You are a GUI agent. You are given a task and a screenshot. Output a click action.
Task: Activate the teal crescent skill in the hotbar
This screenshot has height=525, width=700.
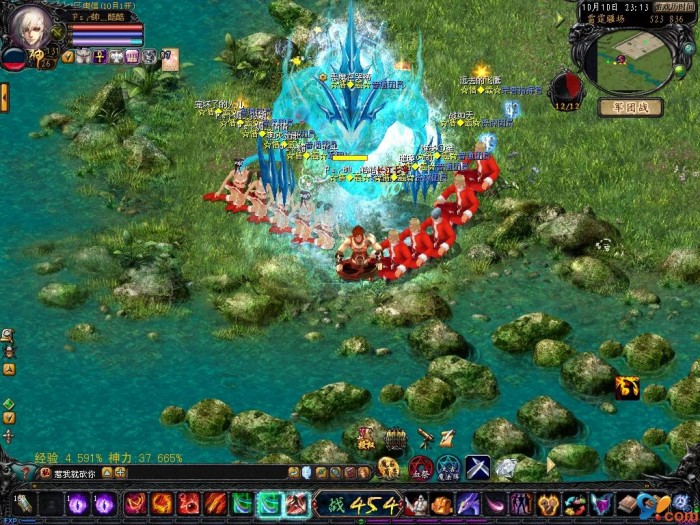pos(270,504)
